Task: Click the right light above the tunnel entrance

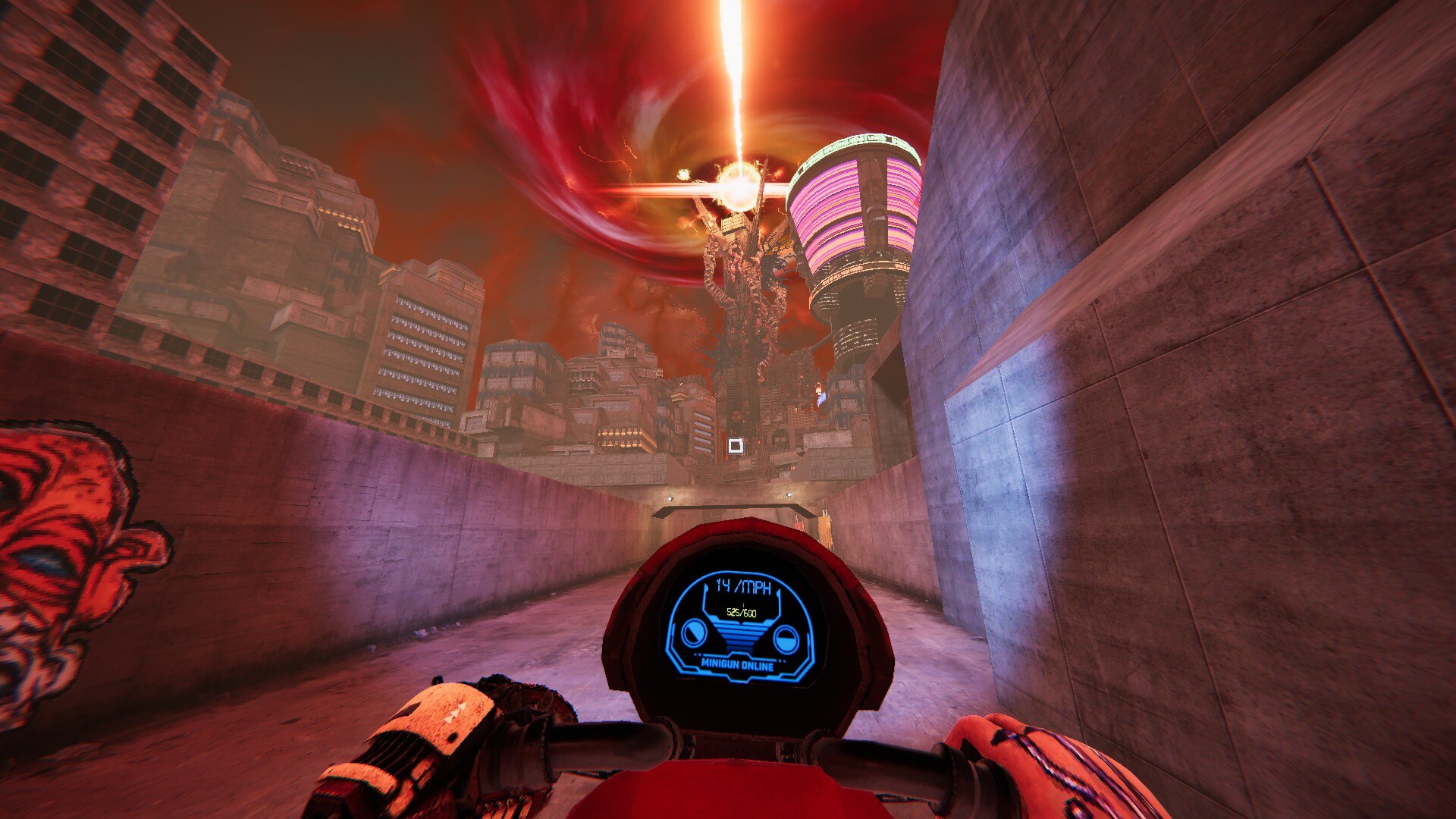Action: click(789, 495)
